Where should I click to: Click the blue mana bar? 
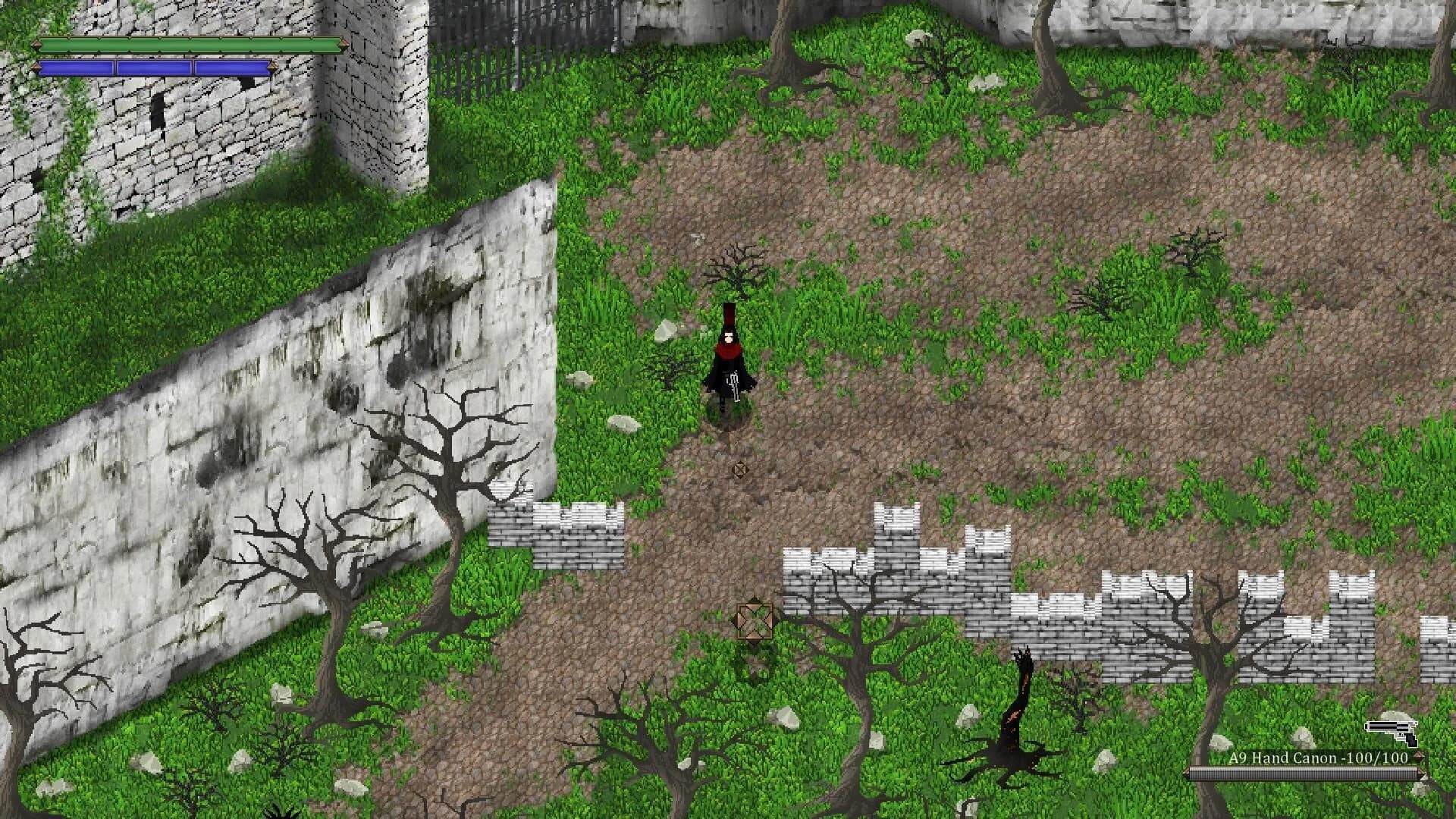pos(155,68)
